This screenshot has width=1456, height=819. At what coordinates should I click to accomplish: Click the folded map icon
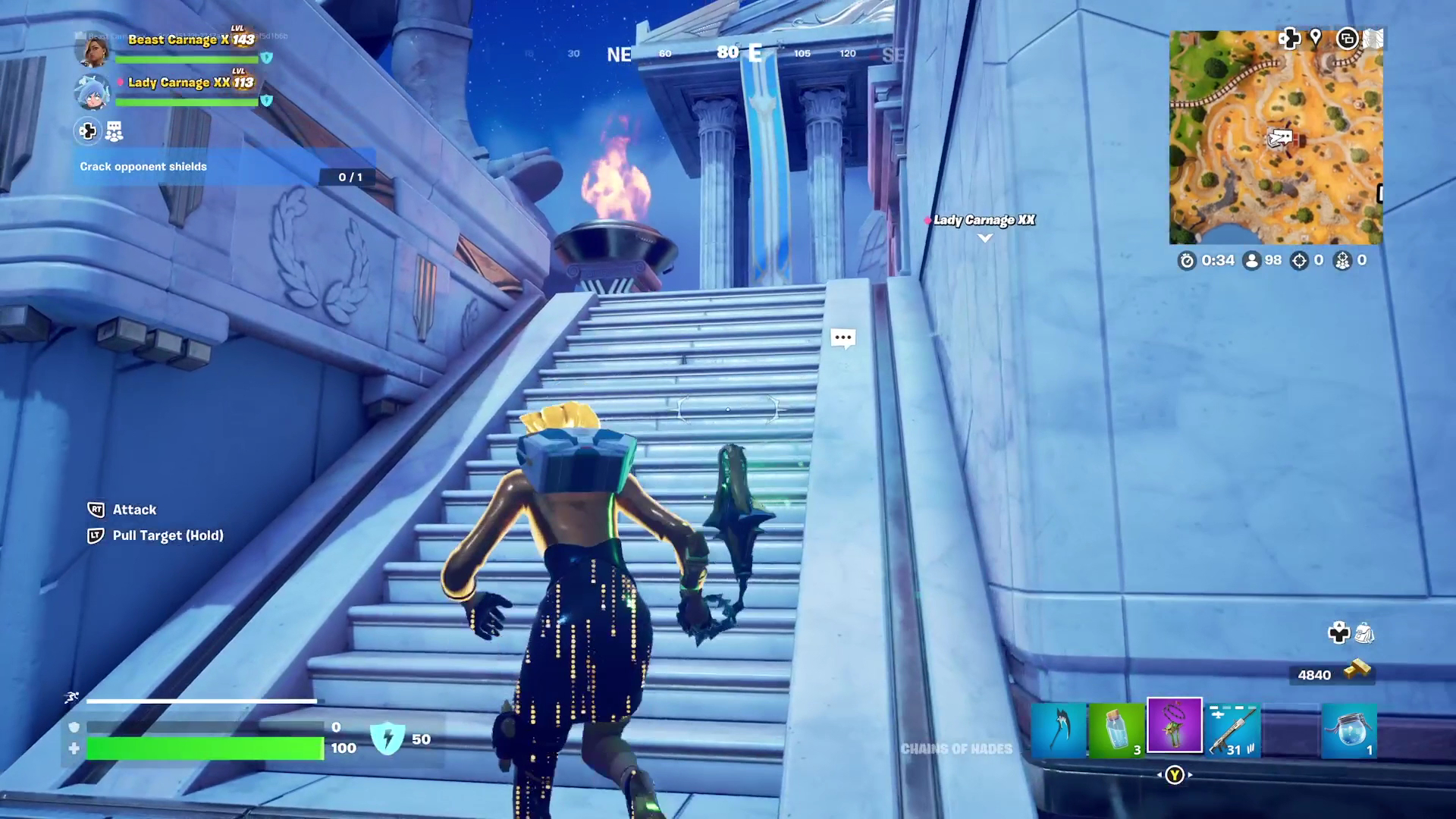point(1373,39)
